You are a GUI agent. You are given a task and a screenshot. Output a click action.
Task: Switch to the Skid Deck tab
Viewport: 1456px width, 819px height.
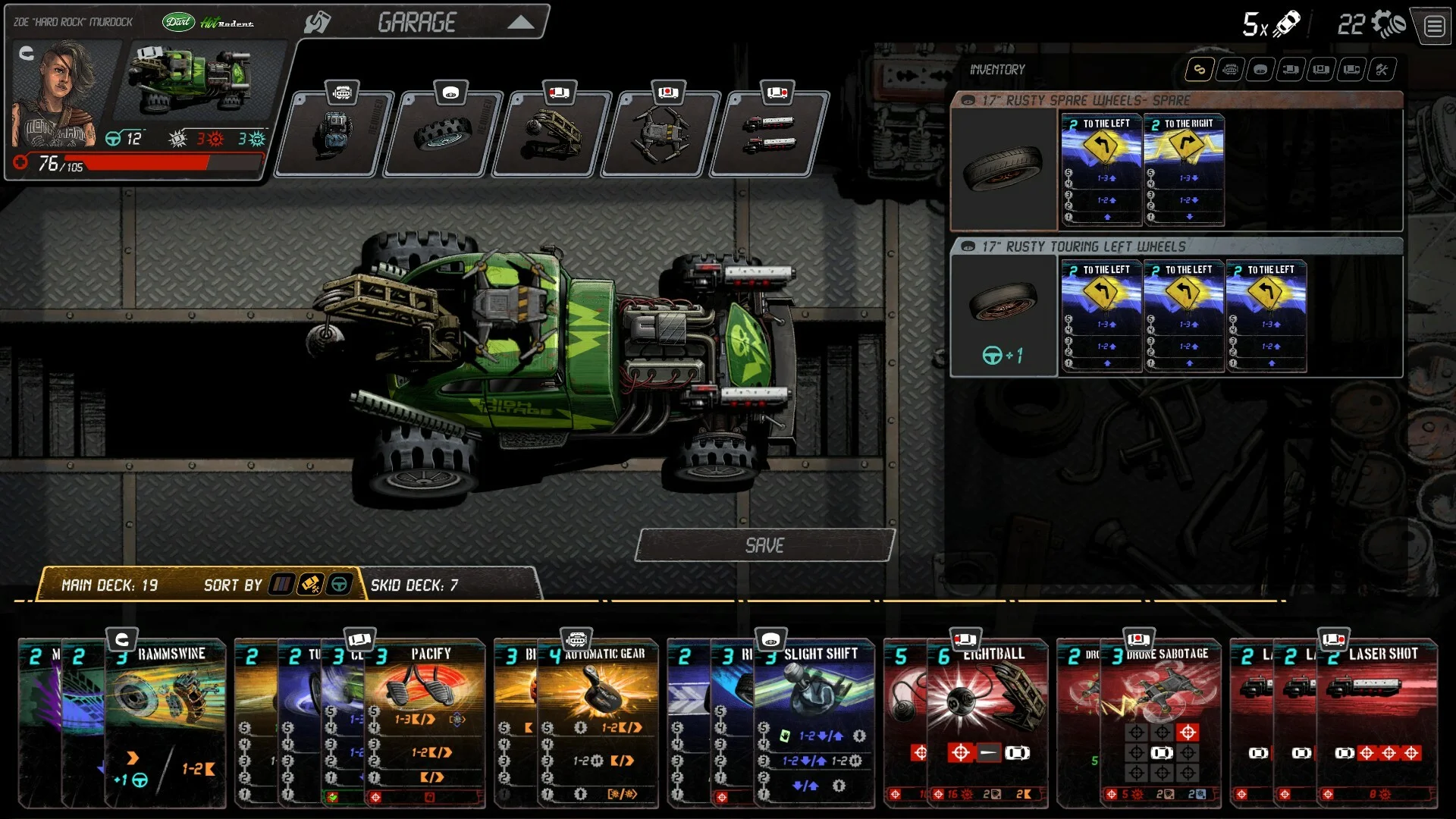414,585
